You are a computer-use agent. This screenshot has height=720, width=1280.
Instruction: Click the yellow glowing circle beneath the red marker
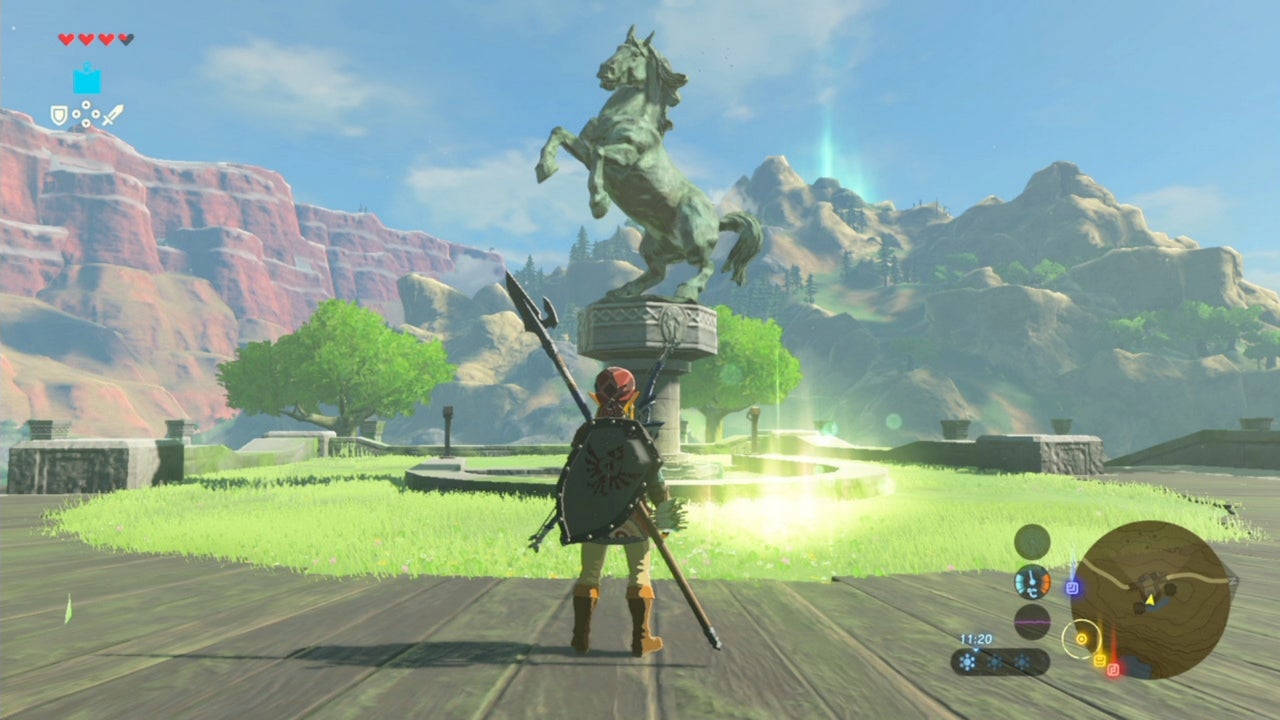1082,639
